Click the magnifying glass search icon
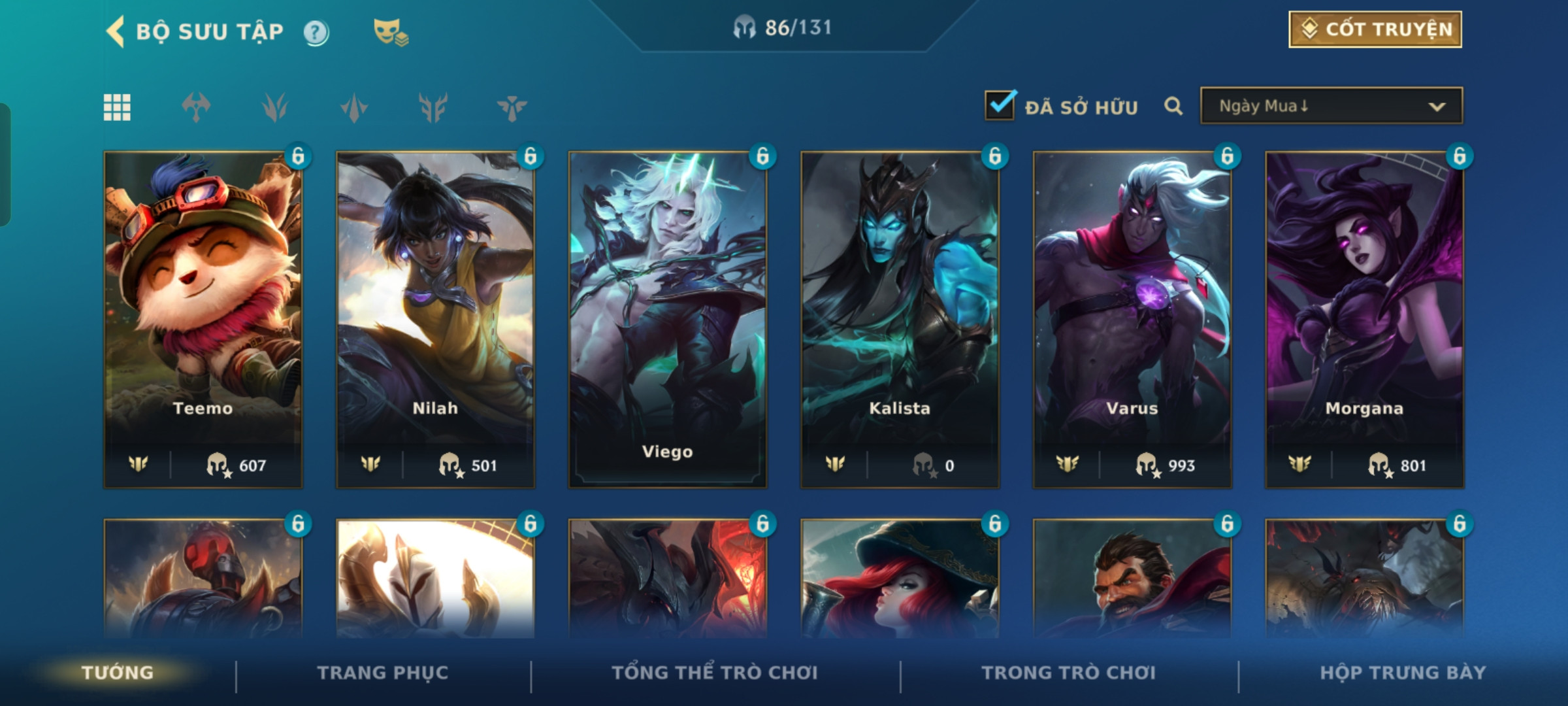This screenshot has width=1568, height=706. (1173, 106)
